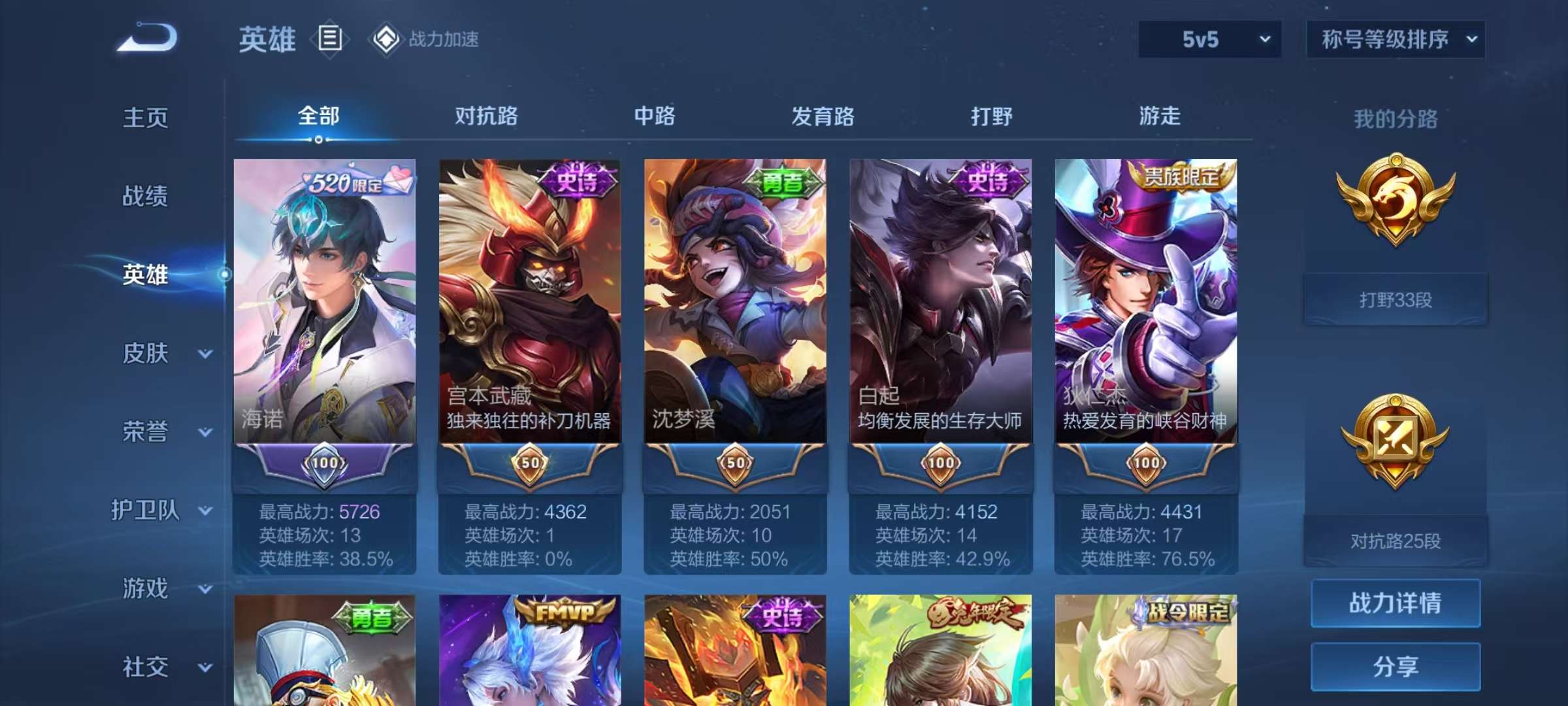
Task: Open the 5v5 mode dropdown
Action: [1207, 39]
